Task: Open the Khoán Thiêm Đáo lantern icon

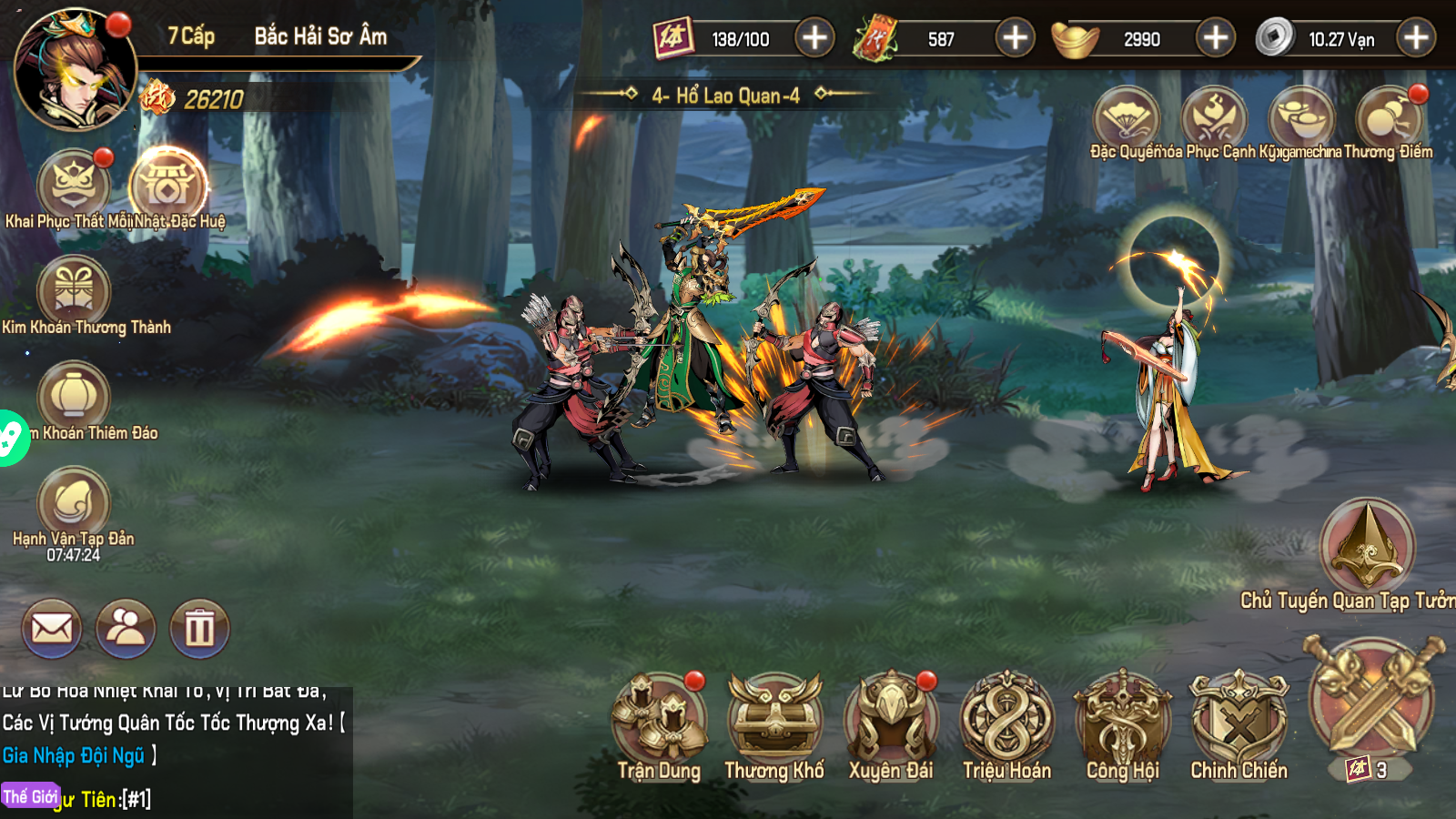Action: 73,397
